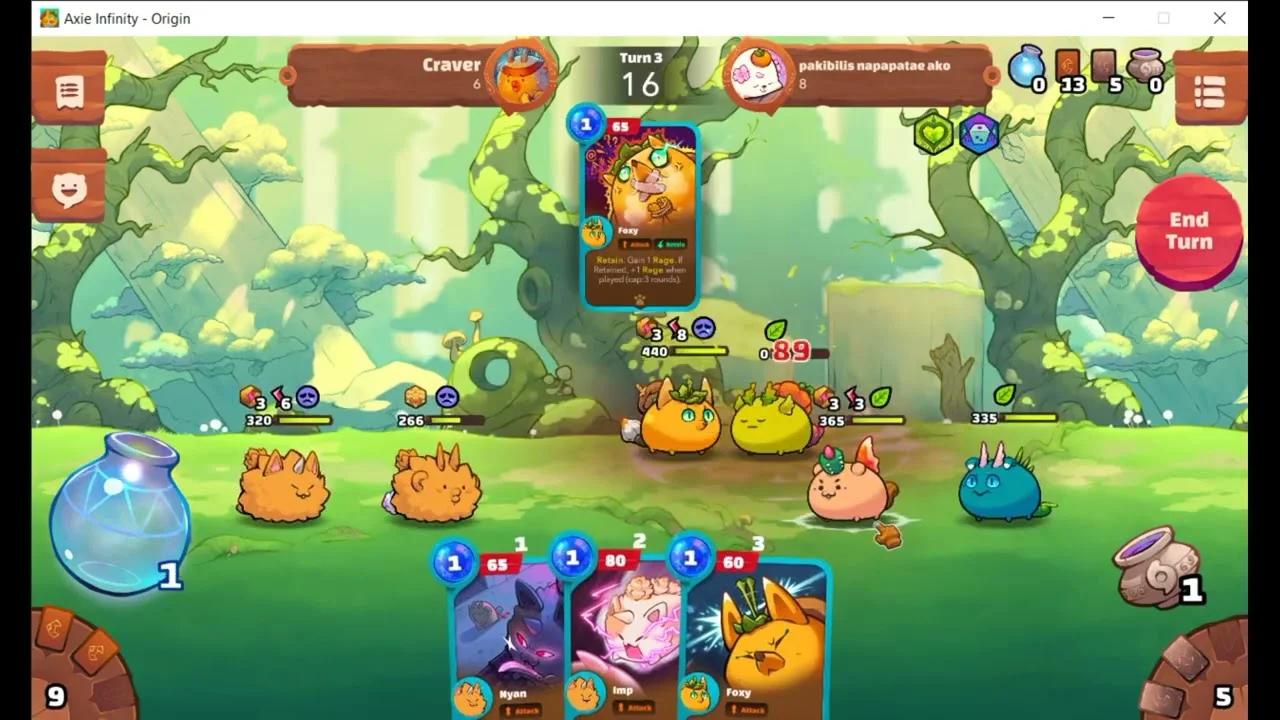Open the options list icon top-right
The width and height of the screenshot is (1280, 720).
click(x=1211, y=90)
